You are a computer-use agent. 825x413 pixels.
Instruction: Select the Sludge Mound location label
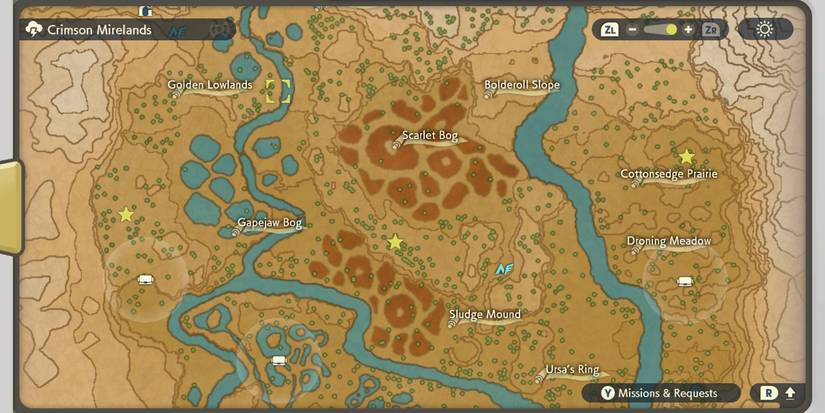485,315
